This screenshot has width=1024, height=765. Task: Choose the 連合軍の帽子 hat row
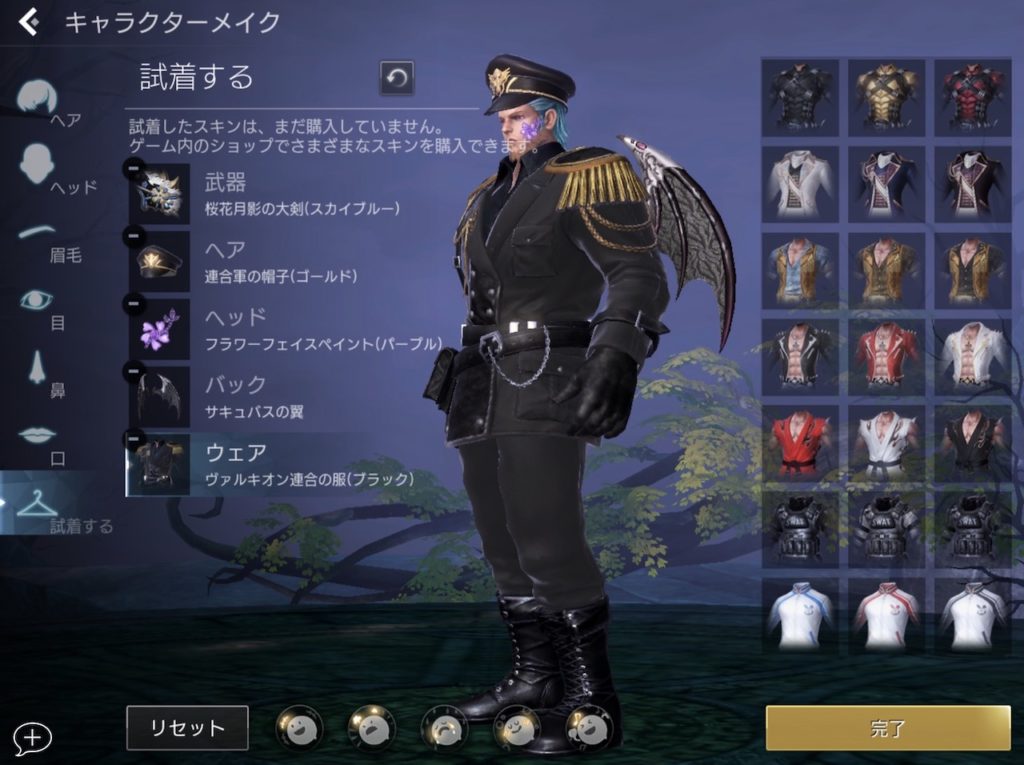coord(290,261)
